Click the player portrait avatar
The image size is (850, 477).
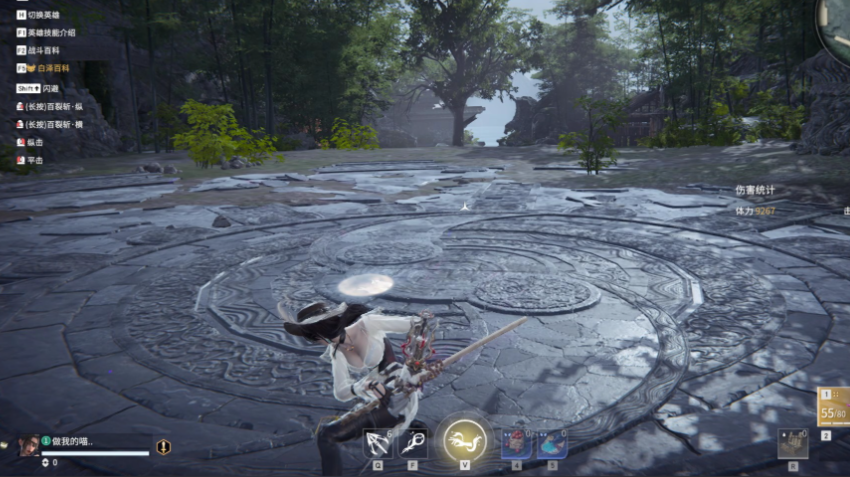point(29,445)
